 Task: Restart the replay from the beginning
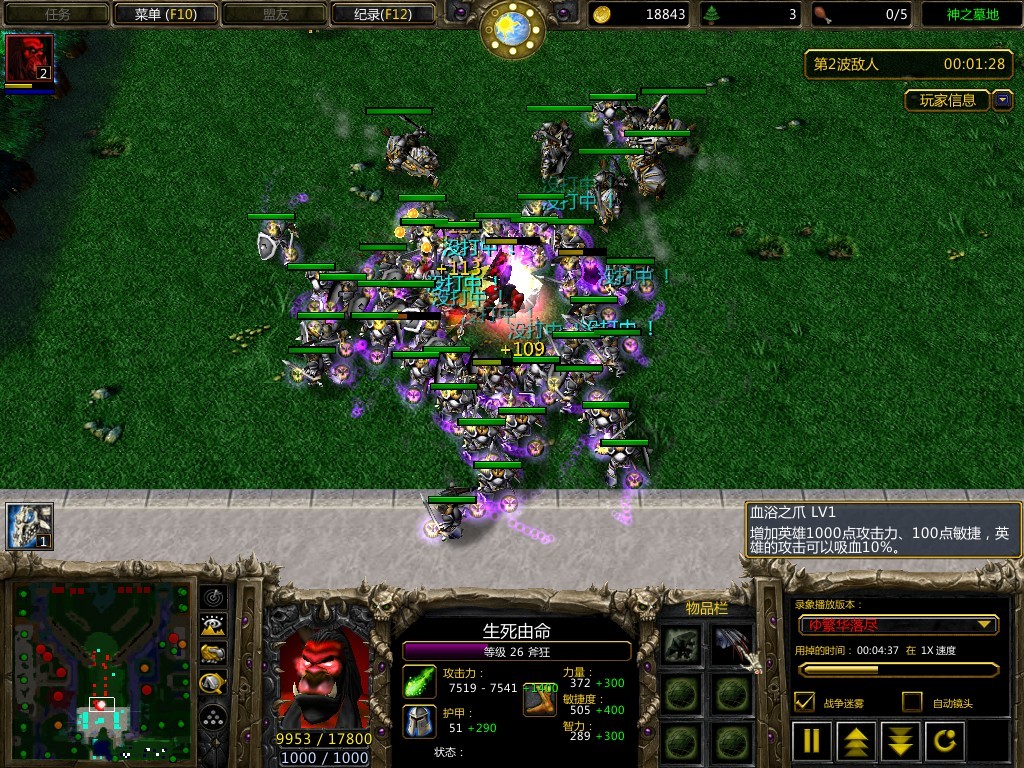tap(945, 741)
